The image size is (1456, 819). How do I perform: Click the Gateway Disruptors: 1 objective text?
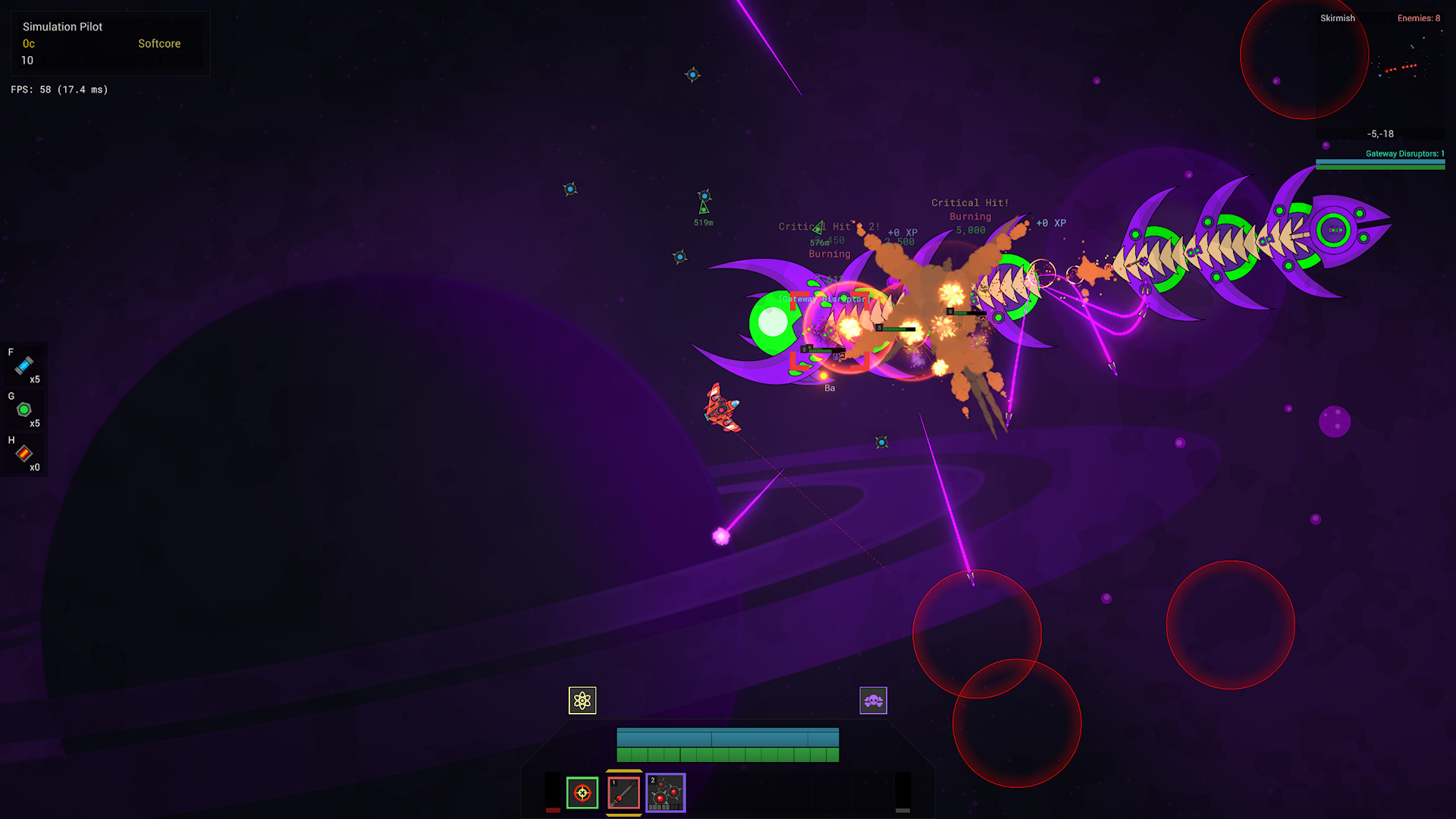(1404, 153)
